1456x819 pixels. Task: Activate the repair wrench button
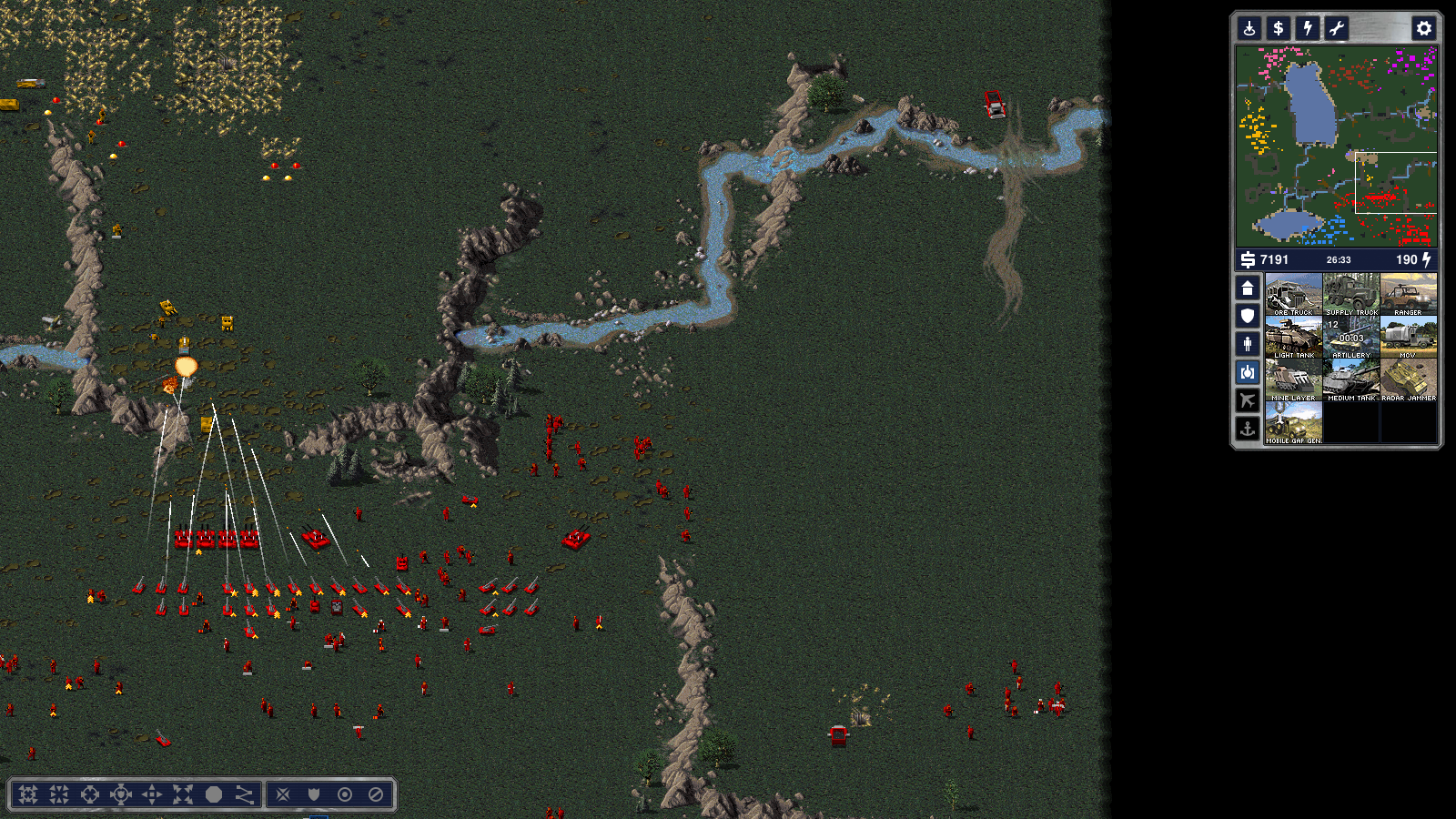(x=1337, y=28)
